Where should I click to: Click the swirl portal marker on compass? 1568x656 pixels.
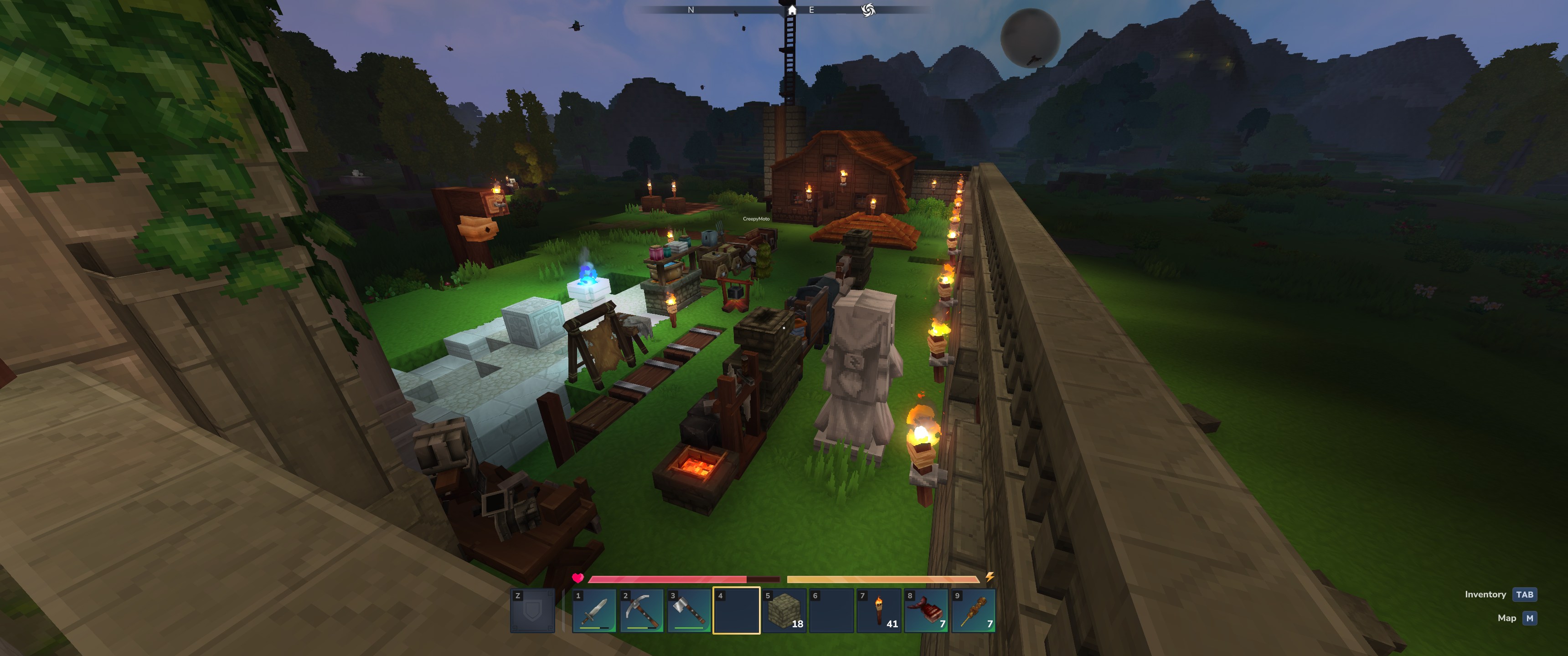868,10
